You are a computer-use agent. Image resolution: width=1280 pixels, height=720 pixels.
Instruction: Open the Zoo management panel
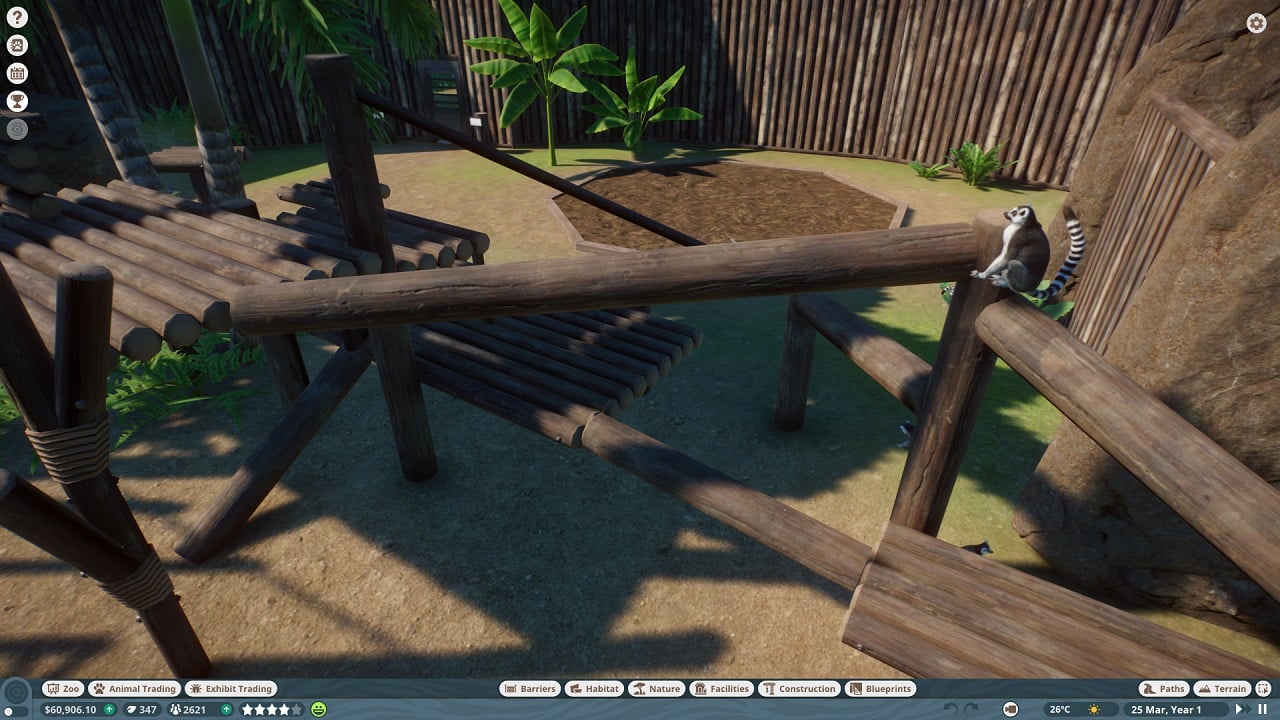pyautogui.click(x=62, y=688)
